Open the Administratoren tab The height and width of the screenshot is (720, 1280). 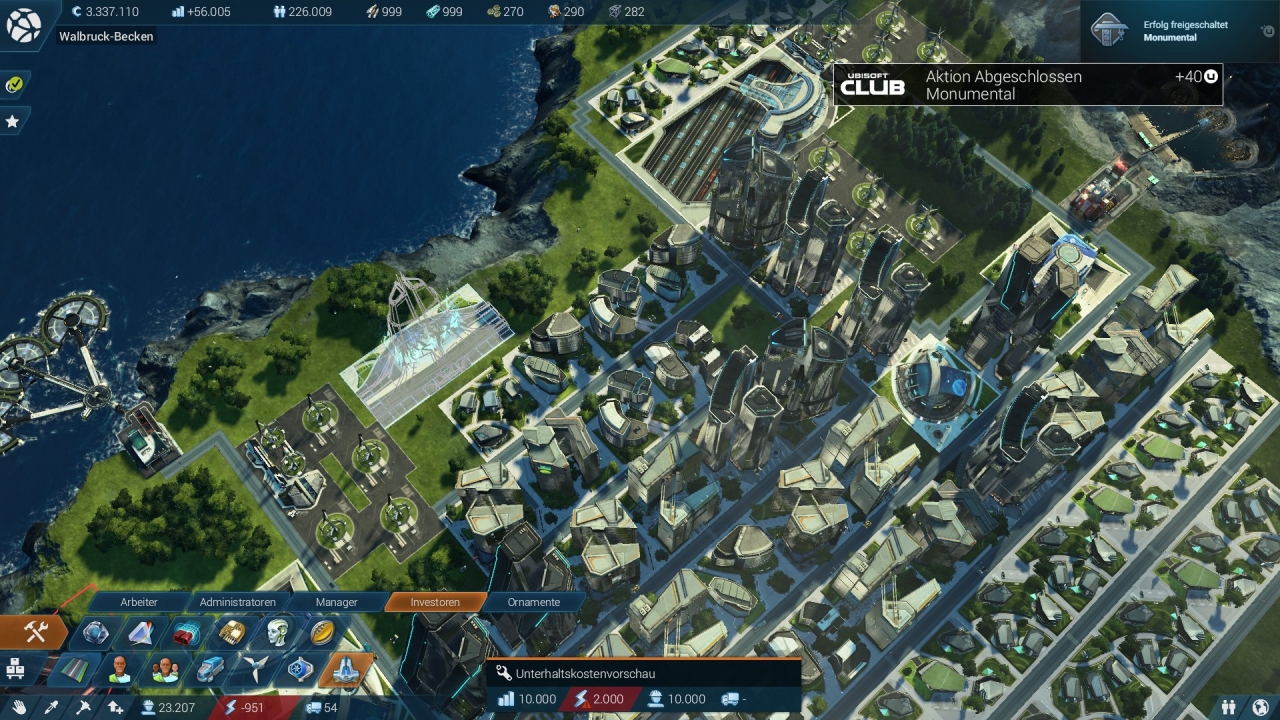(x=237, y=602)
